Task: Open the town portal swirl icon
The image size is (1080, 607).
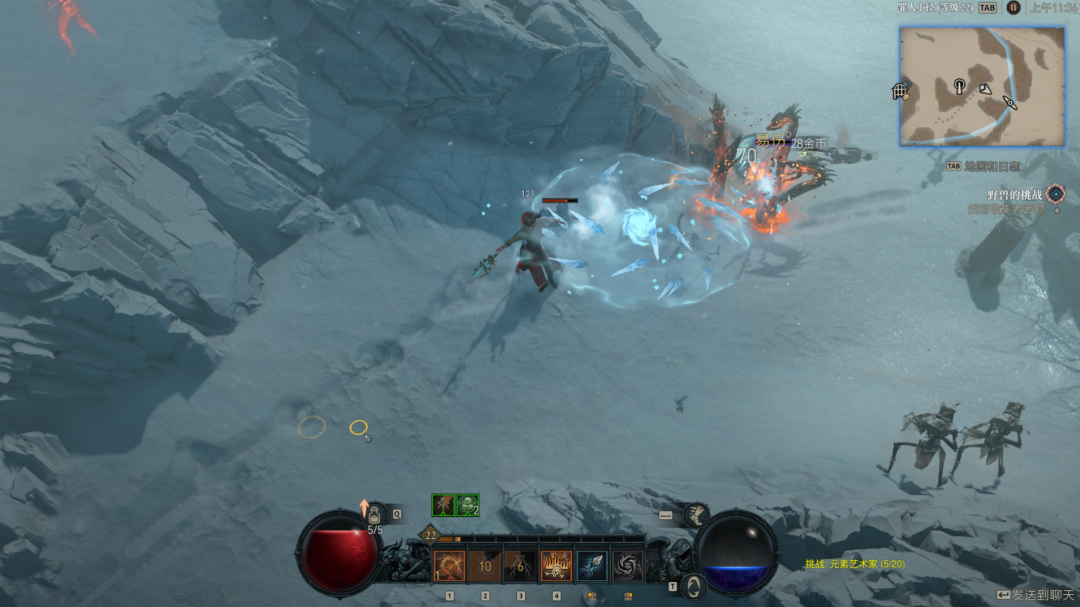Action: tap(692, 586)
